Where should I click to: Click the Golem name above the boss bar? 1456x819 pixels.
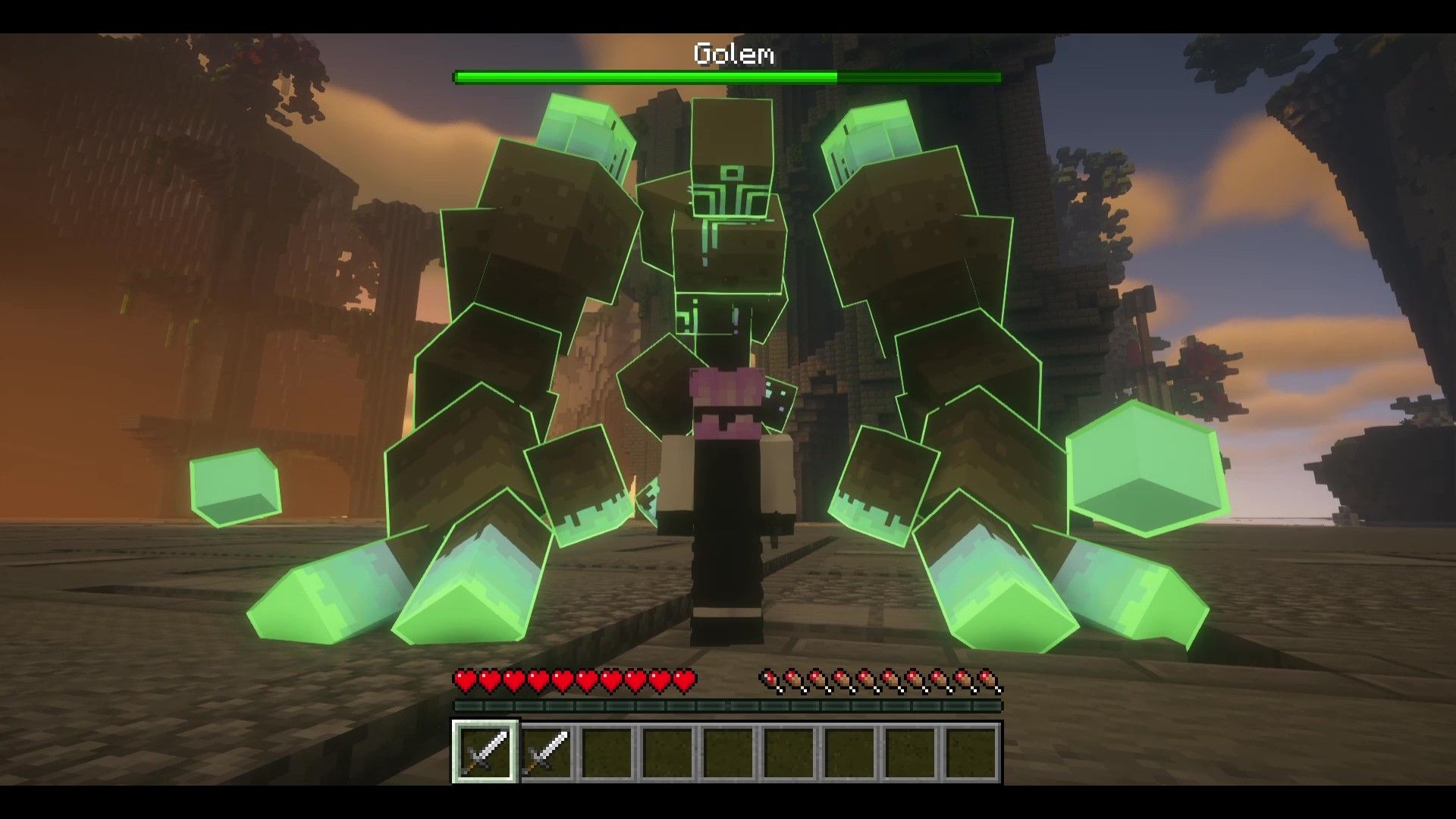click(733, 54)
